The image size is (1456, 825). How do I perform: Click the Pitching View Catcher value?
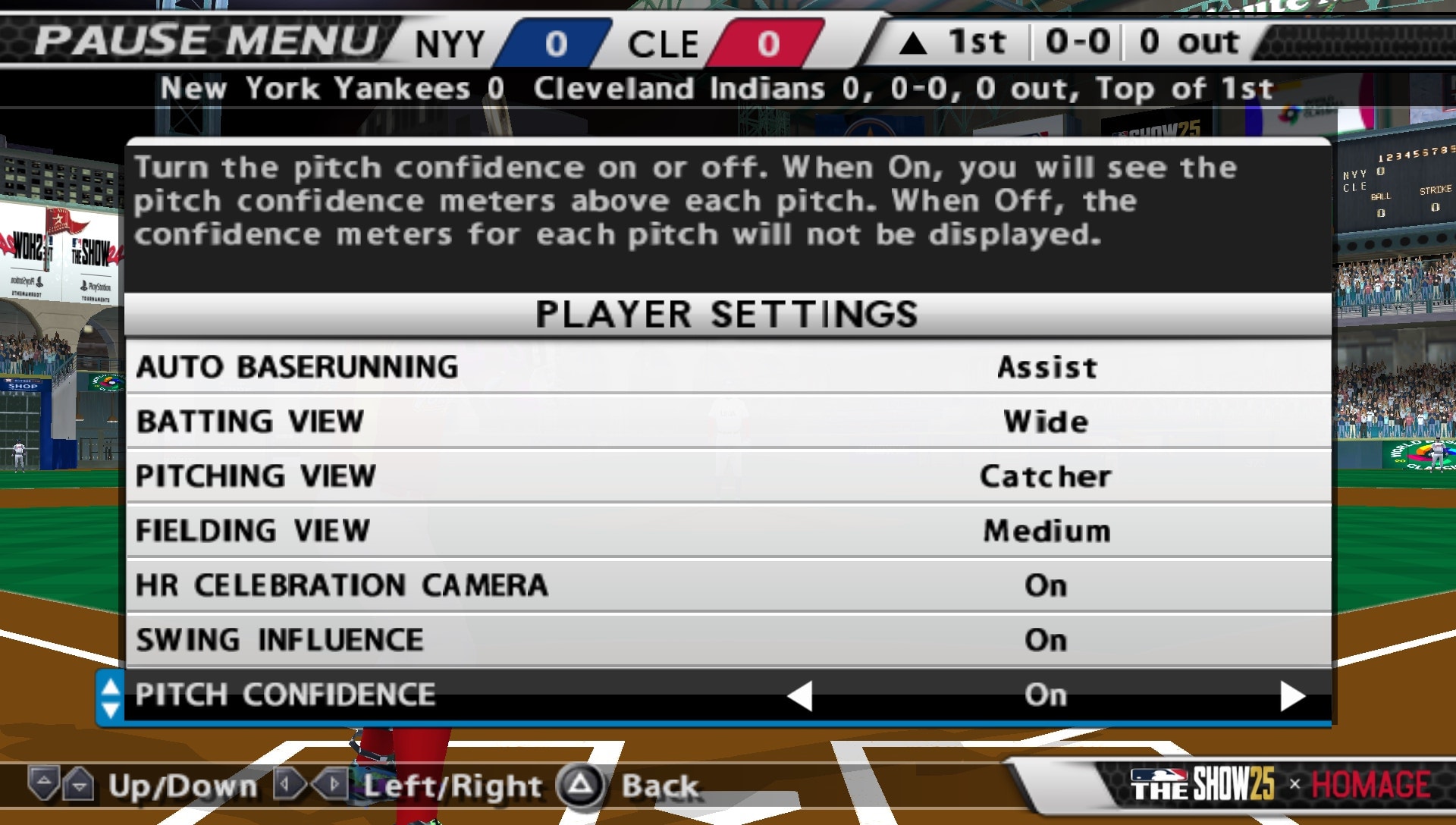tap(1045, 476)
